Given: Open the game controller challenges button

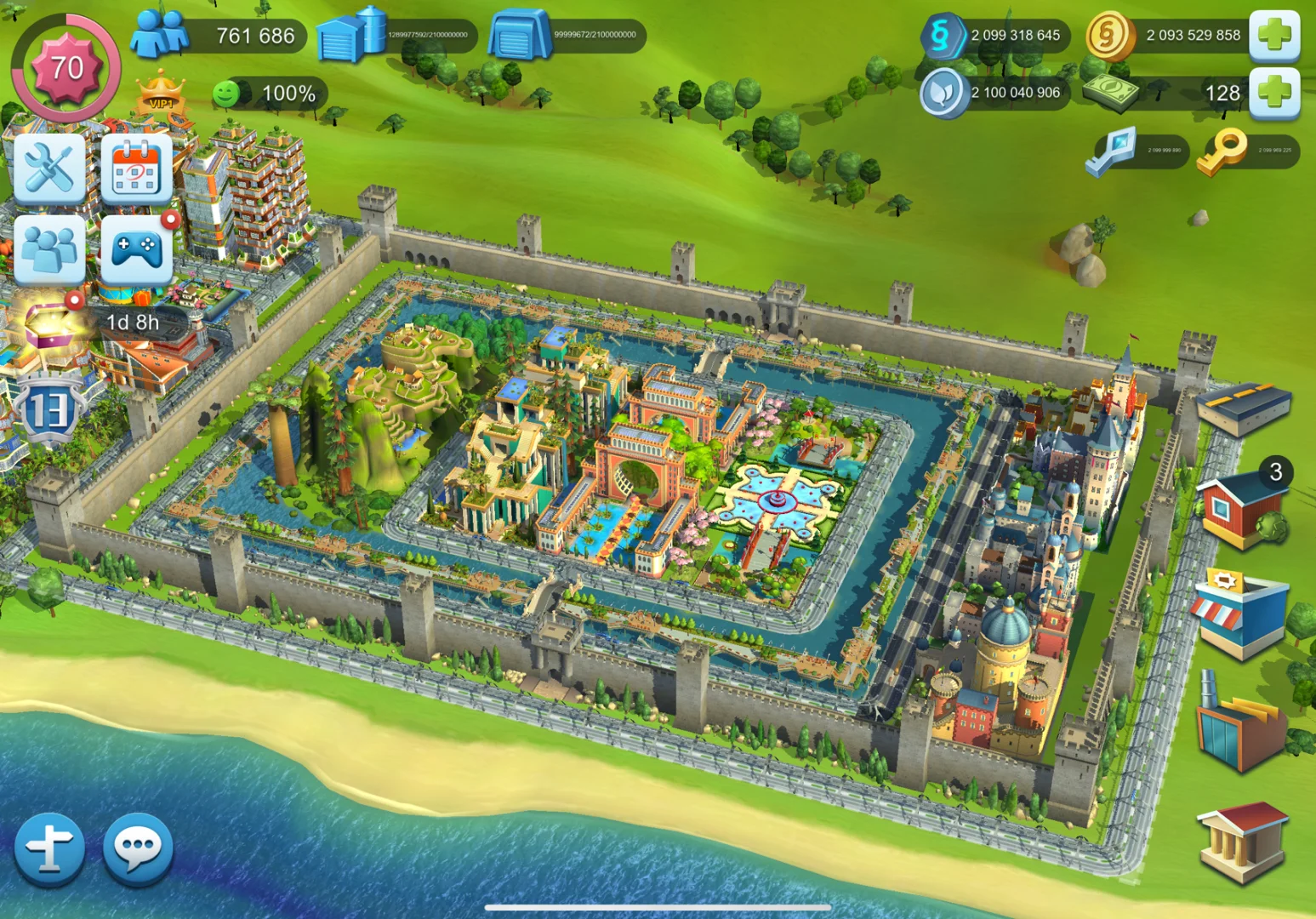Looking at the screenshot, I should [136, 249].
